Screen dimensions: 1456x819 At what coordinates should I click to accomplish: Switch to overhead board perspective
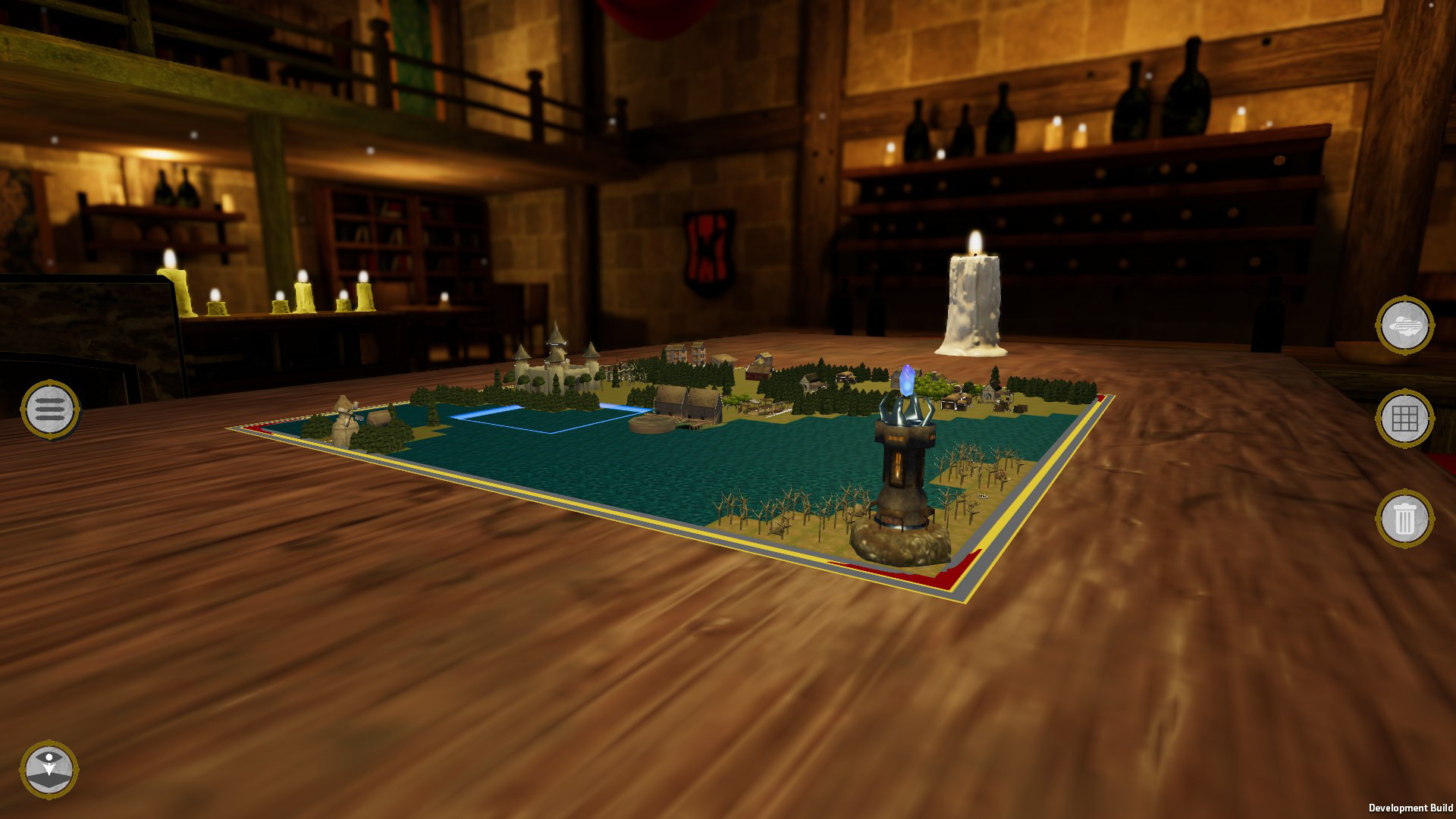coord(50,769)
